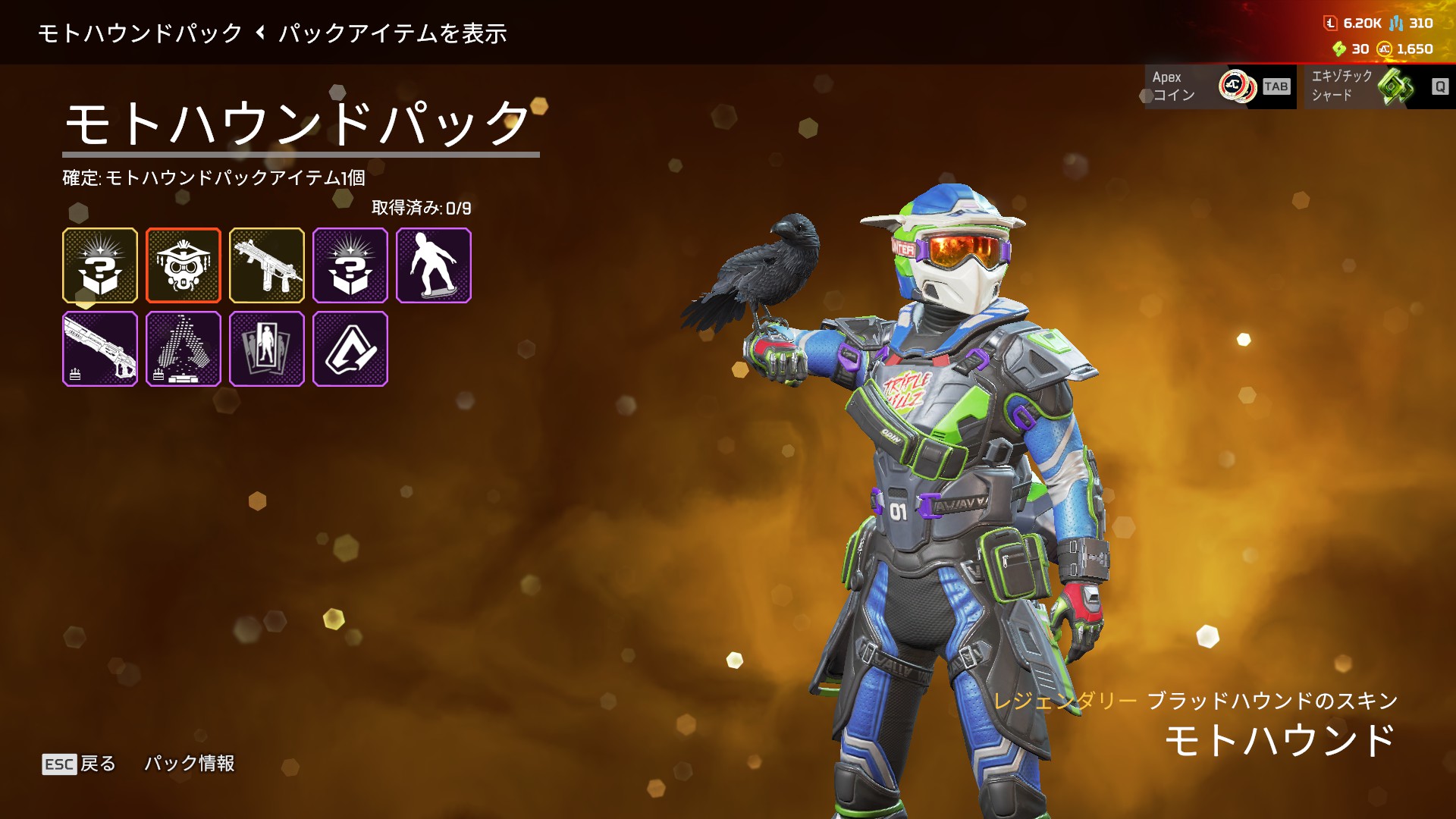Select the purple Apex logo pen item
1456x819 pixels.
point(350,349)
